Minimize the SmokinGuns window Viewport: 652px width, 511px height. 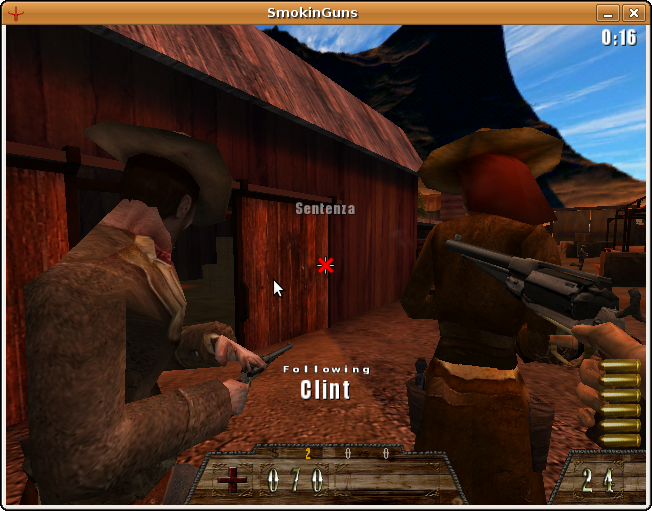(608, 13)
